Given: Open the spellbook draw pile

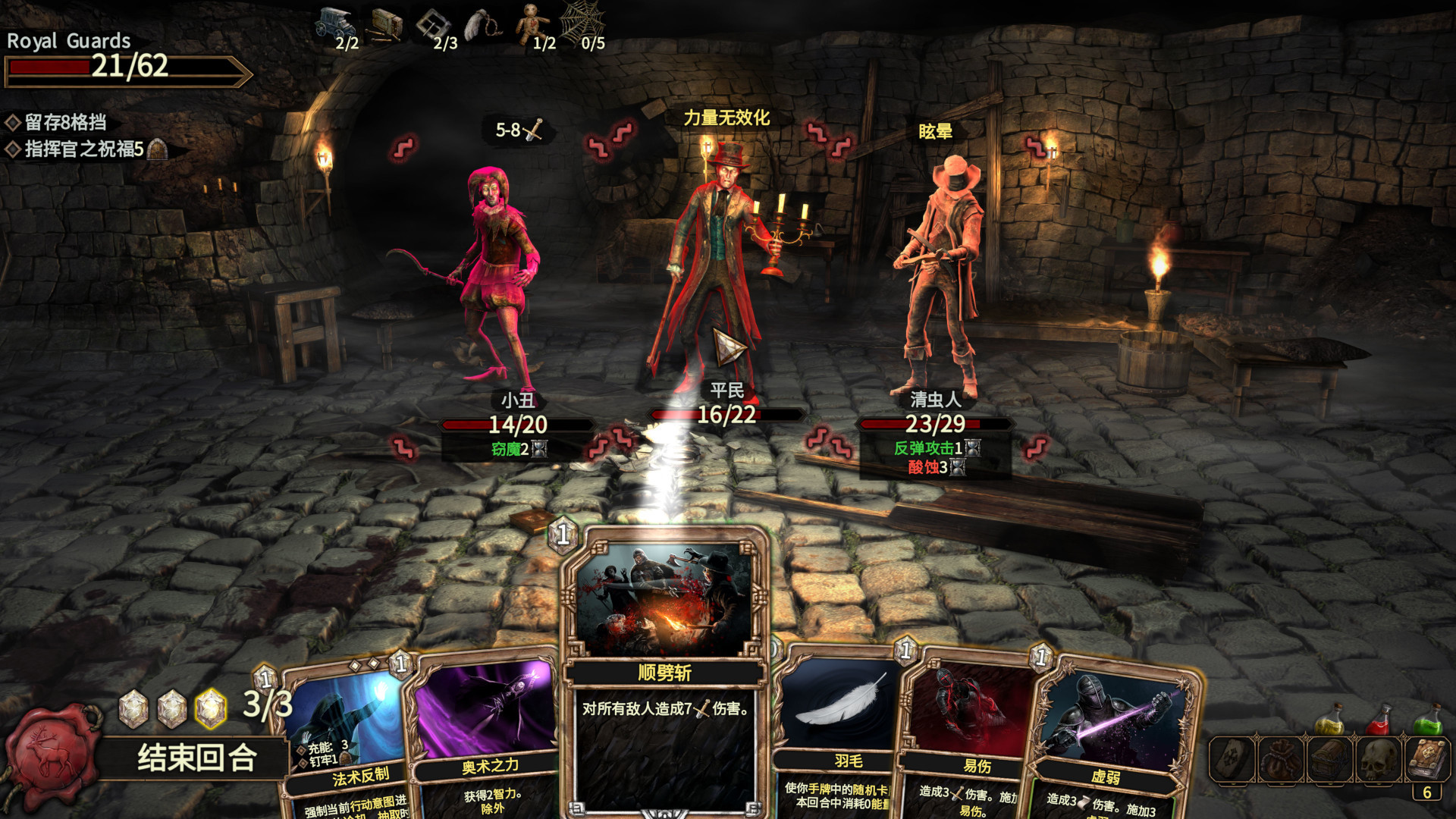Looking at the screenshot, I should pos(1427,760).
